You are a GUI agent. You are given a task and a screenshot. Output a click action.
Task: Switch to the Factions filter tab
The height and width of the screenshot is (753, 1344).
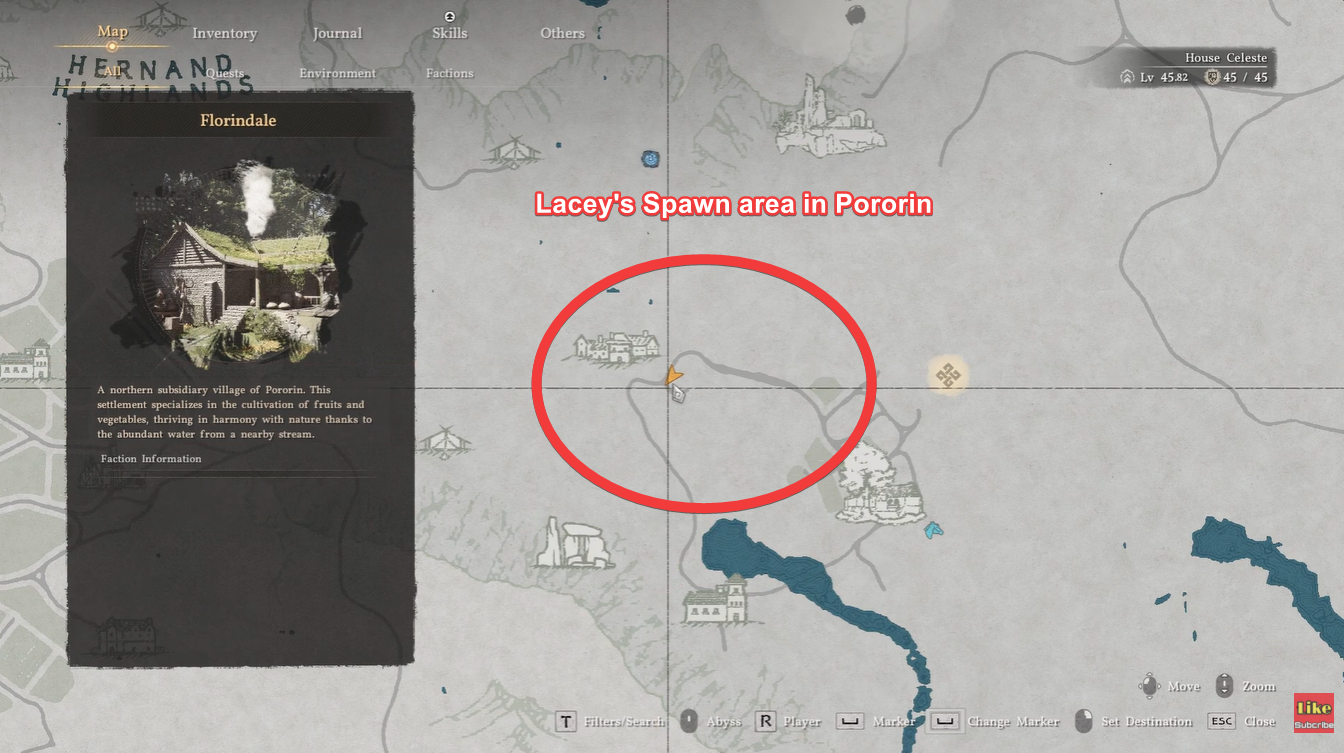pos(449,73)
